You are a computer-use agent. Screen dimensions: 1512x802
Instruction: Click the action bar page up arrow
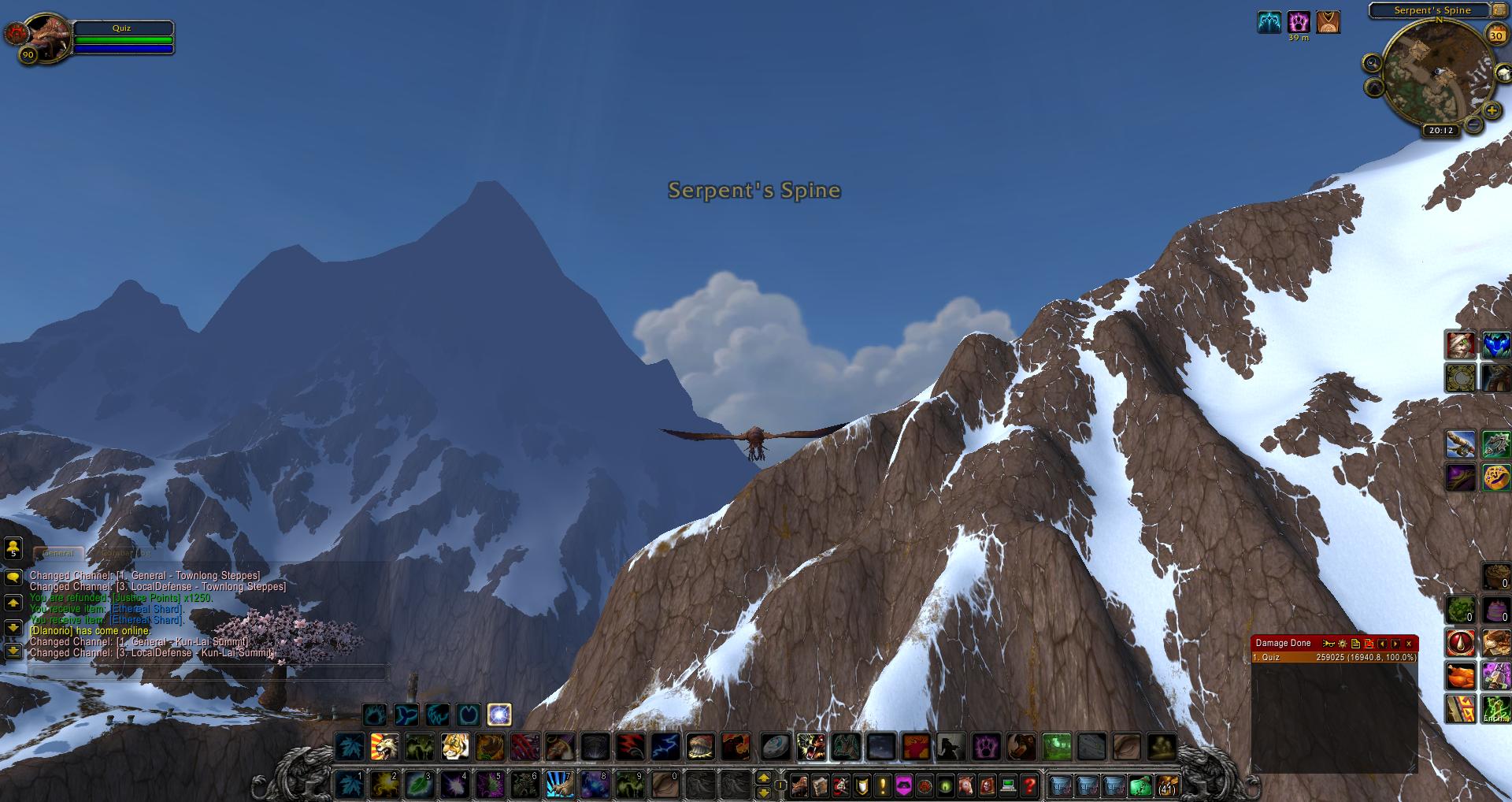(x=763, y=778)
